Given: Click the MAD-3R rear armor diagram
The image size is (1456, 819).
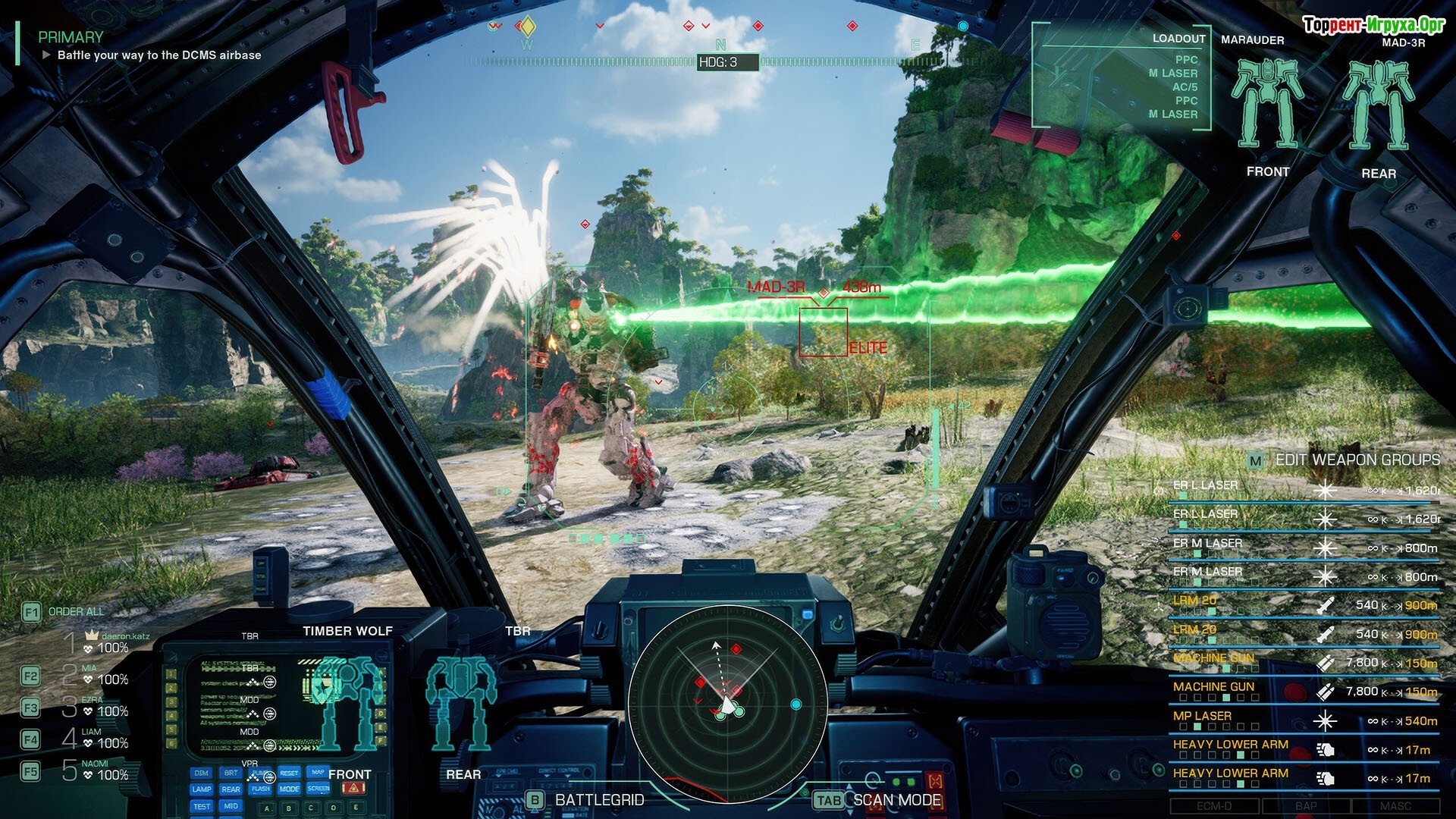Looking at the screenshot, I should click(x=1378, y=106).
